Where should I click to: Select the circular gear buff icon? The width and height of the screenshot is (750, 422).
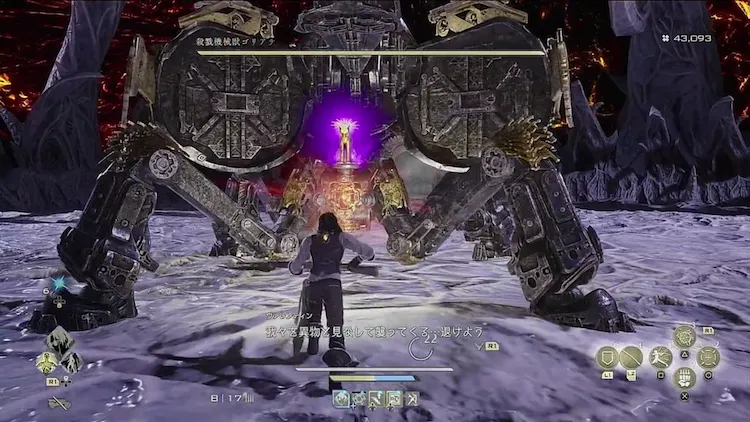[x=358, y=399]
